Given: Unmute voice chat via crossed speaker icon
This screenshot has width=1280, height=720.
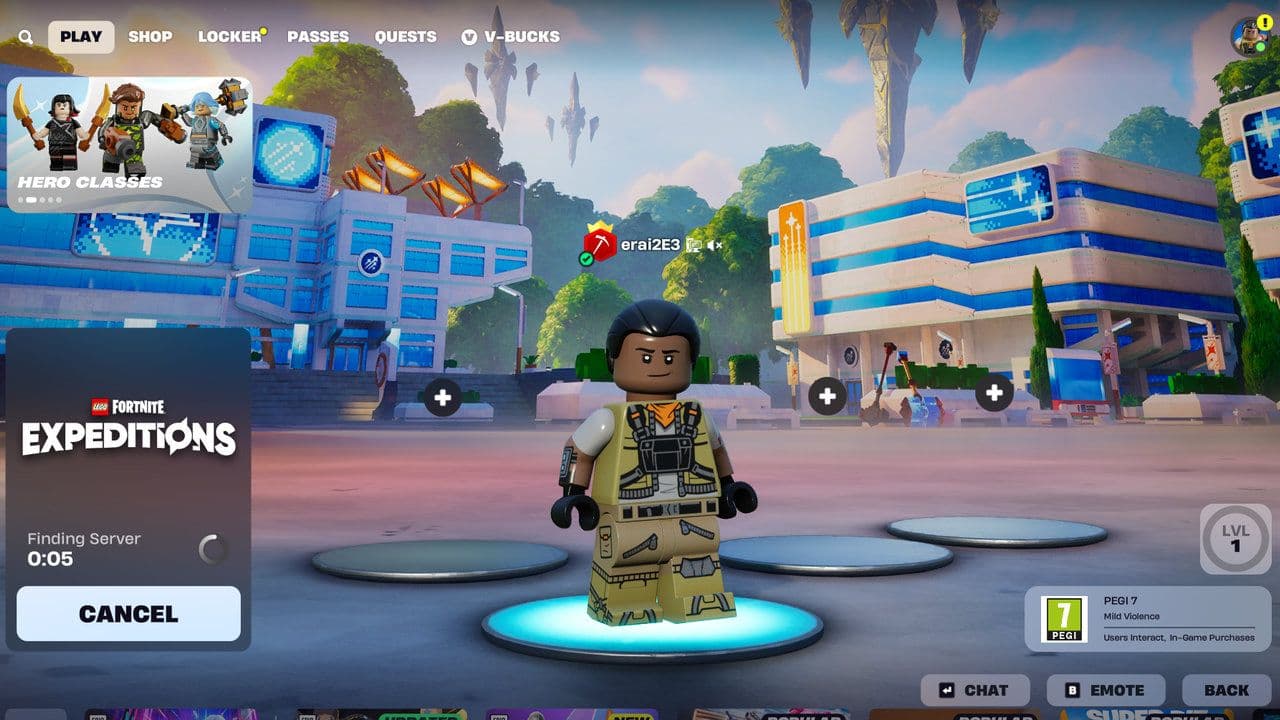Looking at the screenshot, I should [x=713, y=245].
